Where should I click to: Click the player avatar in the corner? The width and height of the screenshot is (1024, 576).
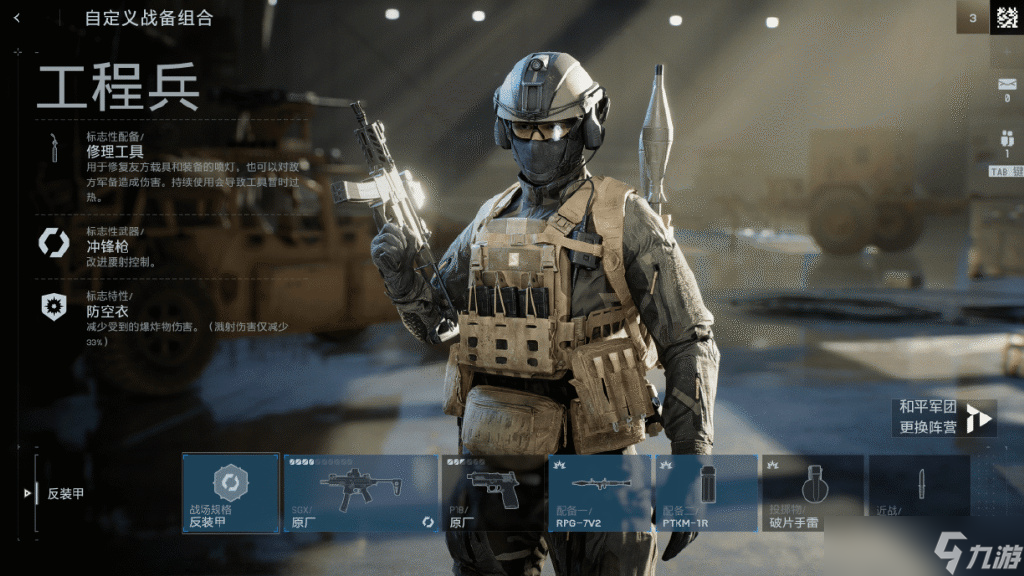coord(1006,17)
